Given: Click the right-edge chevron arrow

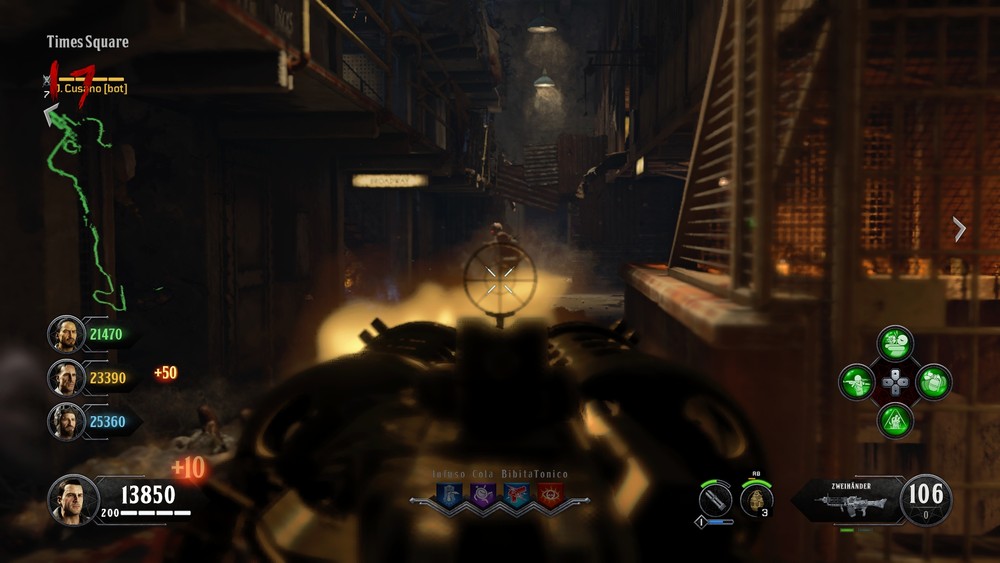Looking at the screenshot, I should point(959,229).
